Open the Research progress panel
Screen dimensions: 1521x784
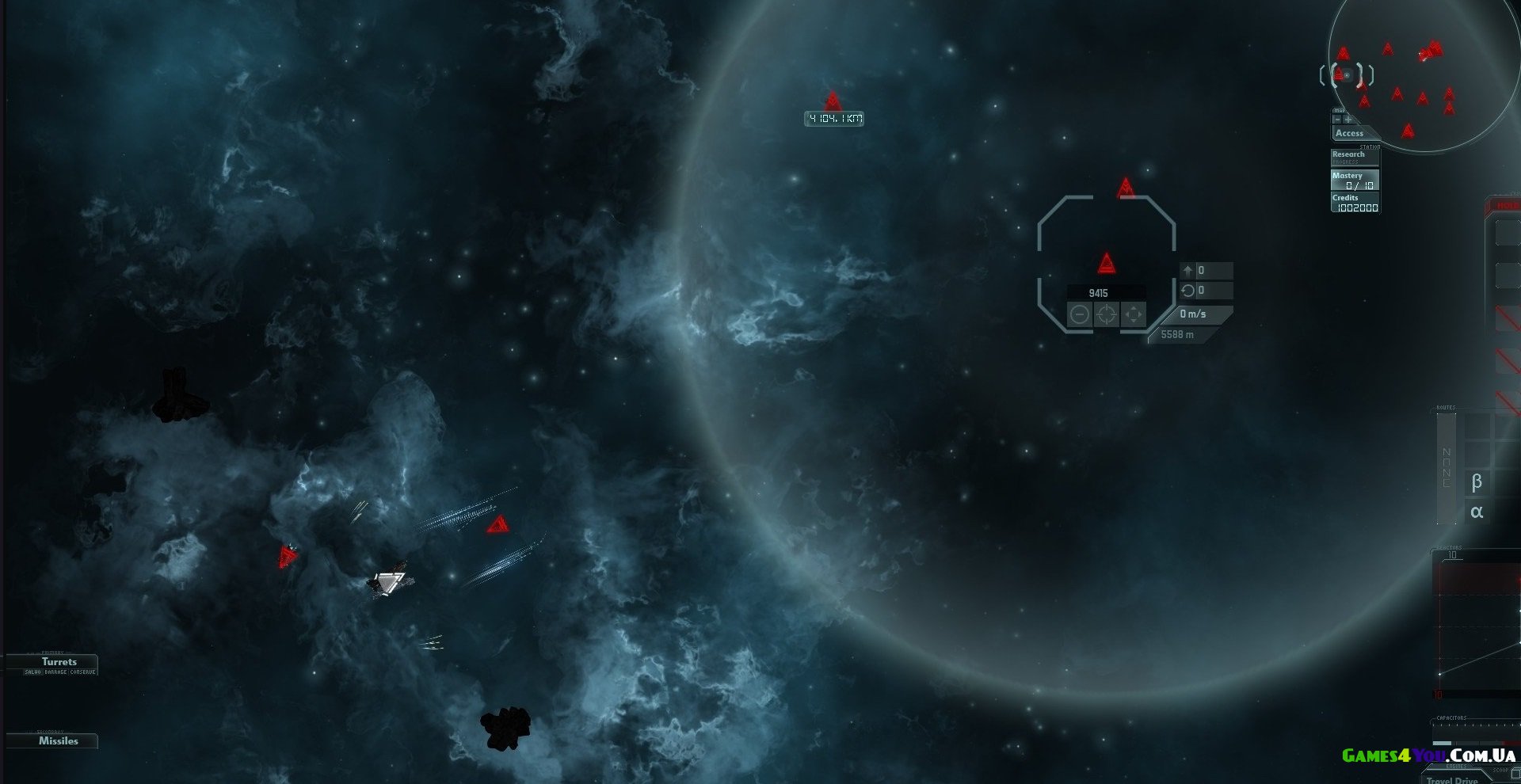pos(1353,156)
